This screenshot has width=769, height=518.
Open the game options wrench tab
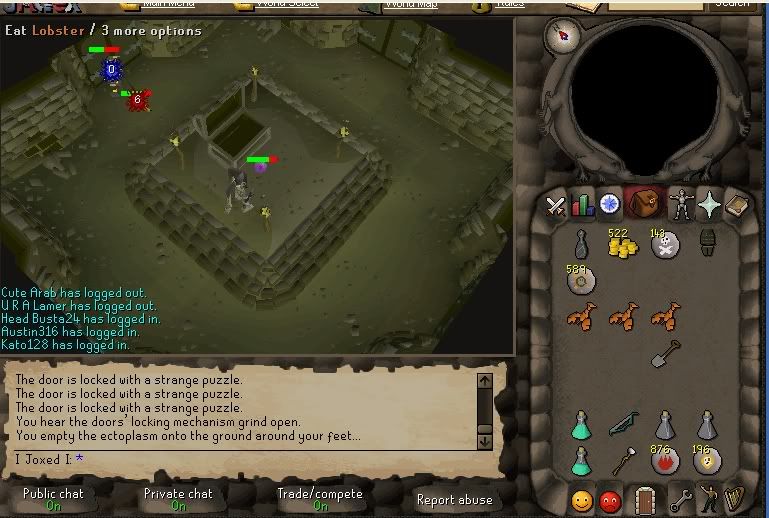(682, 498)
